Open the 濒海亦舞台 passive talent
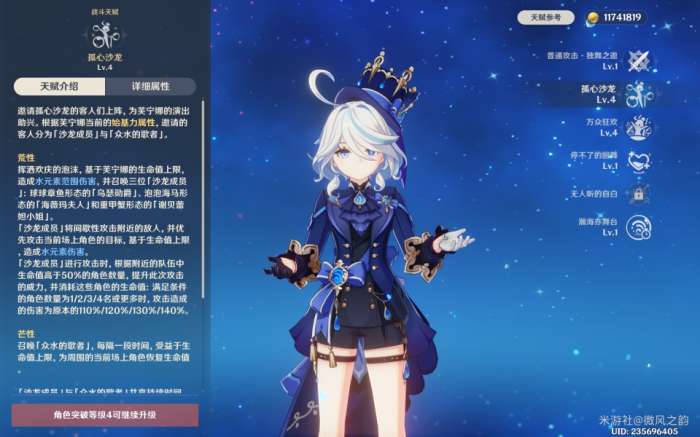This screenshot has height=437, width=700. pyautogui.click(x=636, y=226)
